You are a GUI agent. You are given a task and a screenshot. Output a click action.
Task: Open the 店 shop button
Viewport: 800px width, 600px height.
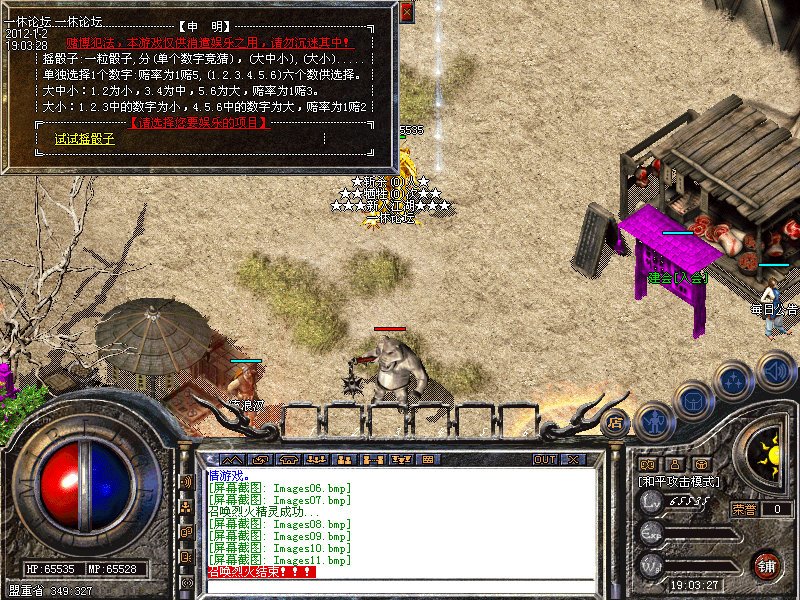pos(614,422)
